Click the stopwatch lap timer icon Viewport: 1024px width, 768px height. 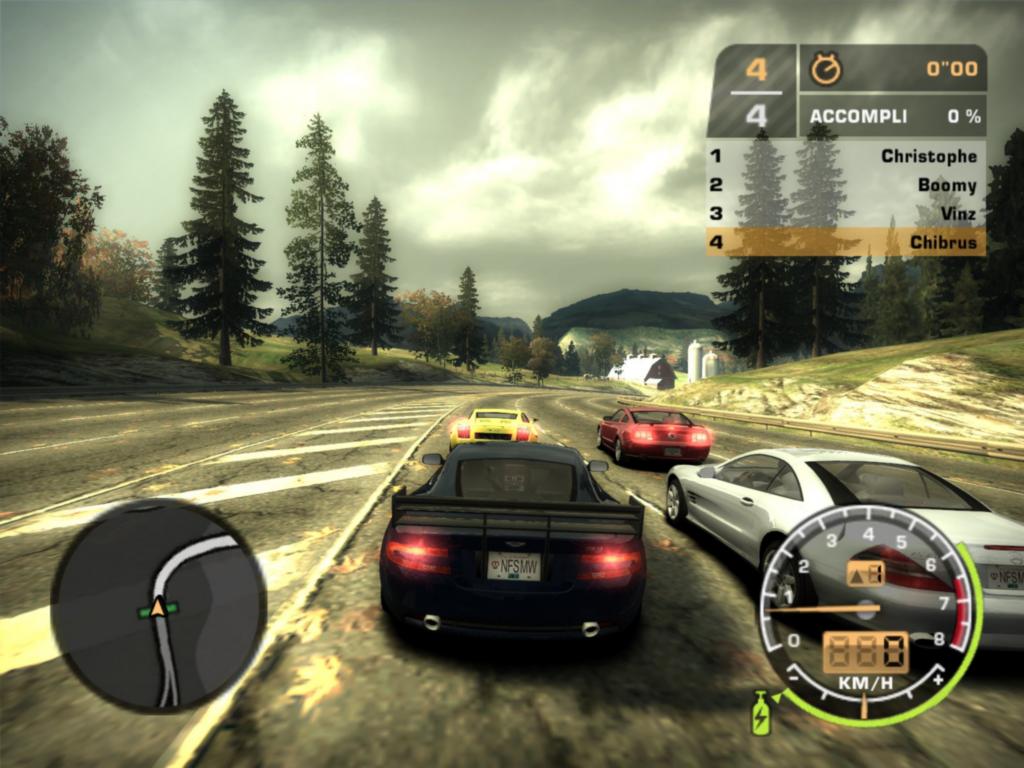826,69
